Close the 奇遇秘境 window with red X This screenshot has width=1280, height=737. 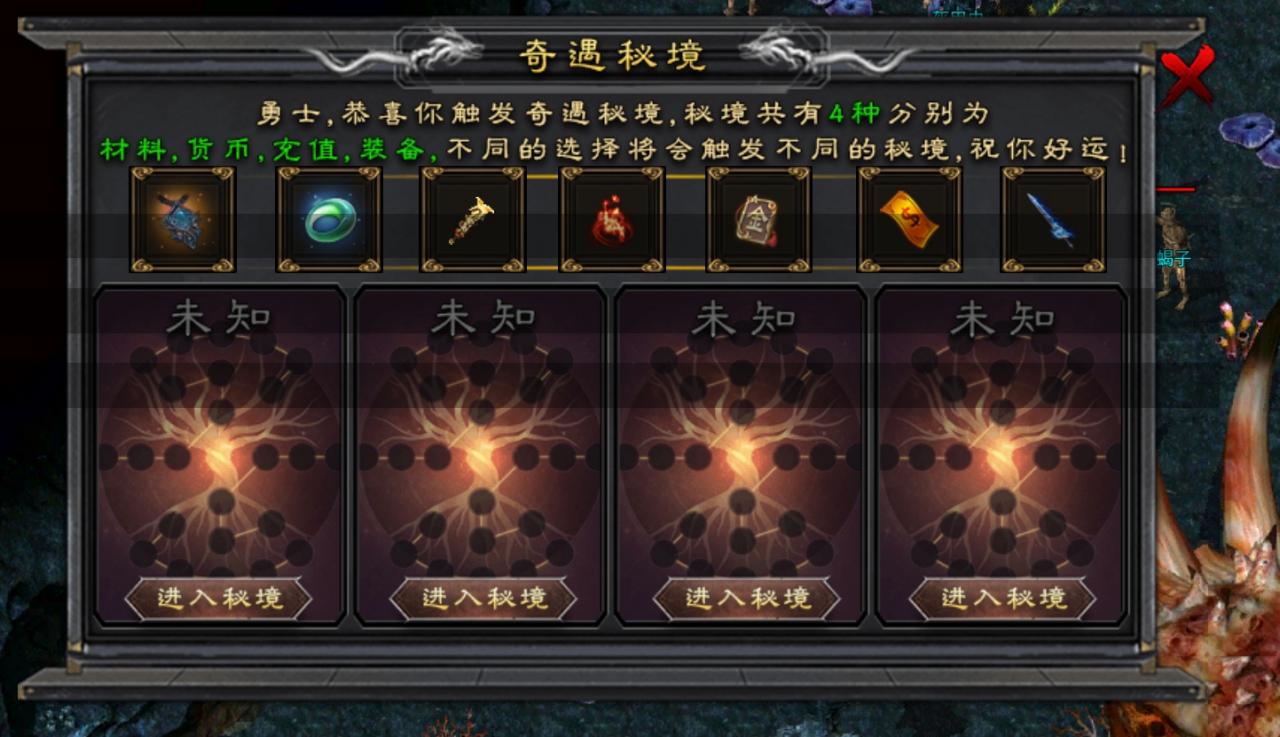[x=1186, y=77]
